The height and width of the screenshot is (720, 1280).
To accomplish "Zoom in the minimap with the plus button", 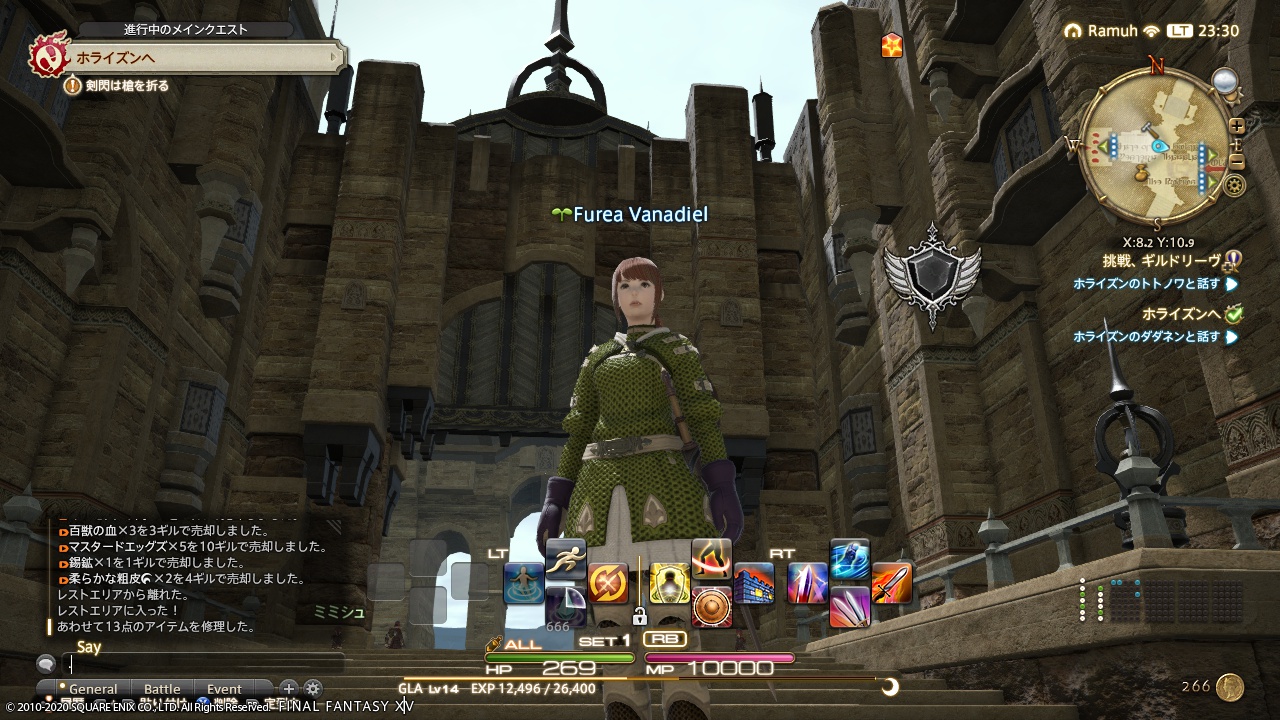I will 1236,125.
